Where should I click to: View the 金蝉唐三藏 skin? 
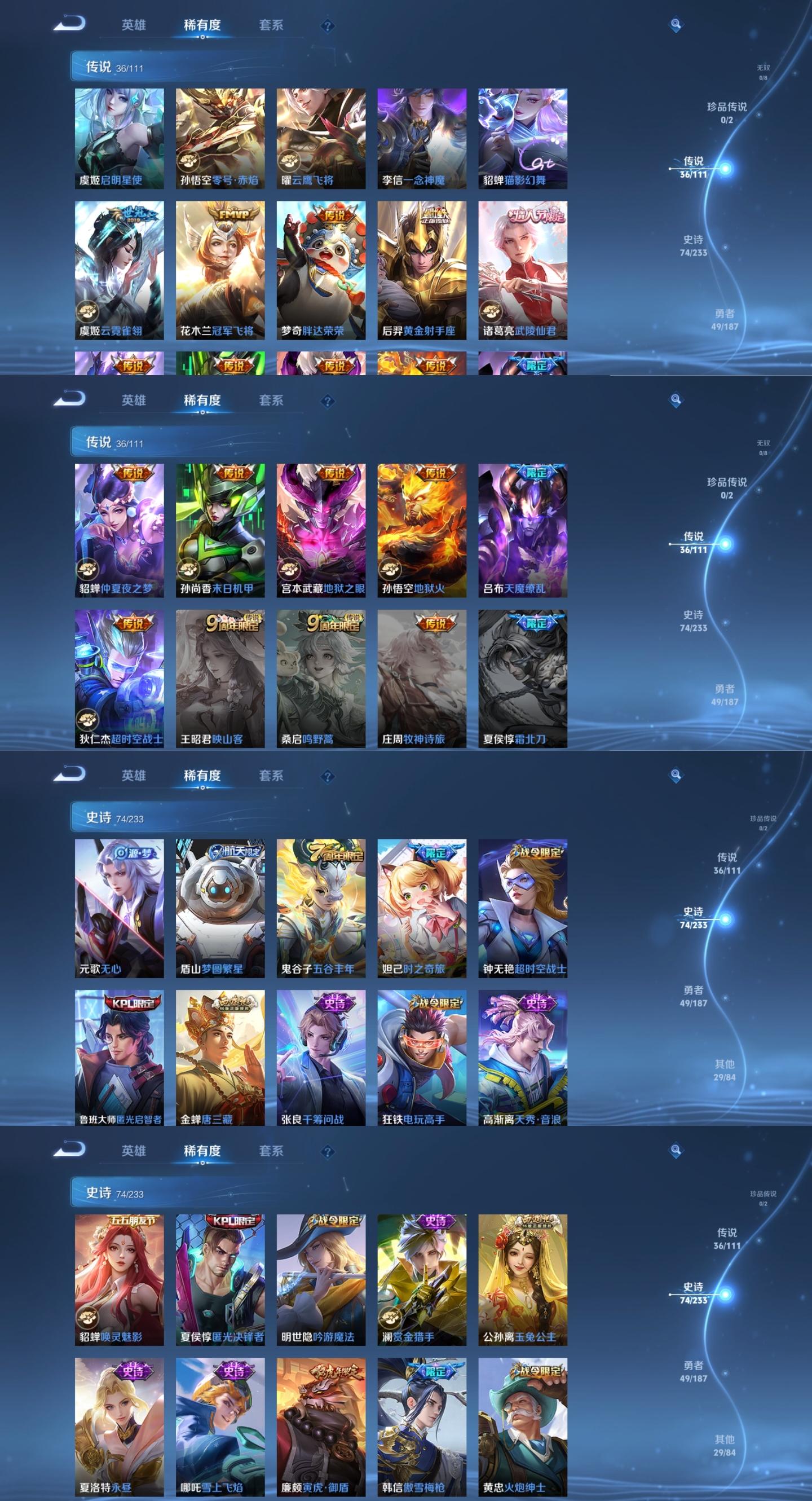(220, 1057)
